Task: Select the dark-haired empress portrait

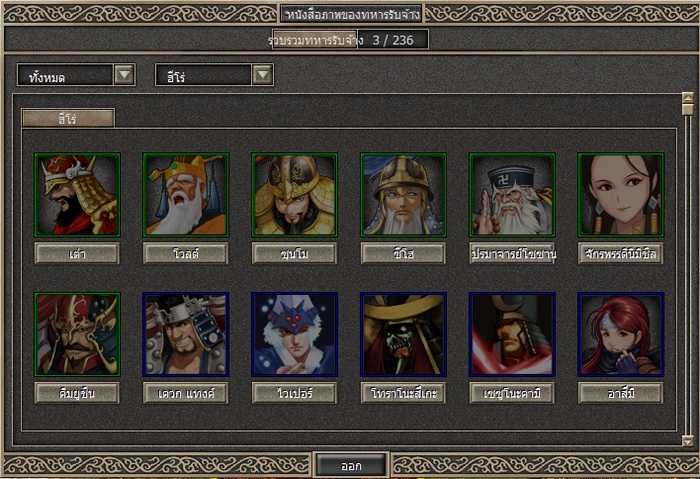Action: 620,195
